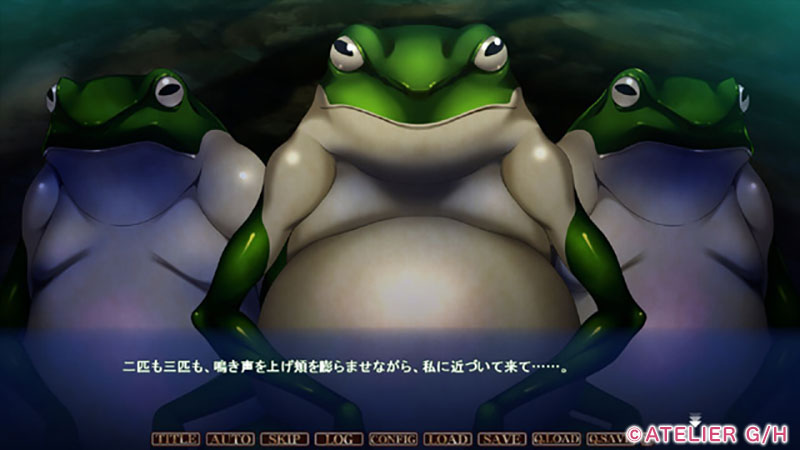
Task: Activate the SKIP button
Action: click(284, 438)
